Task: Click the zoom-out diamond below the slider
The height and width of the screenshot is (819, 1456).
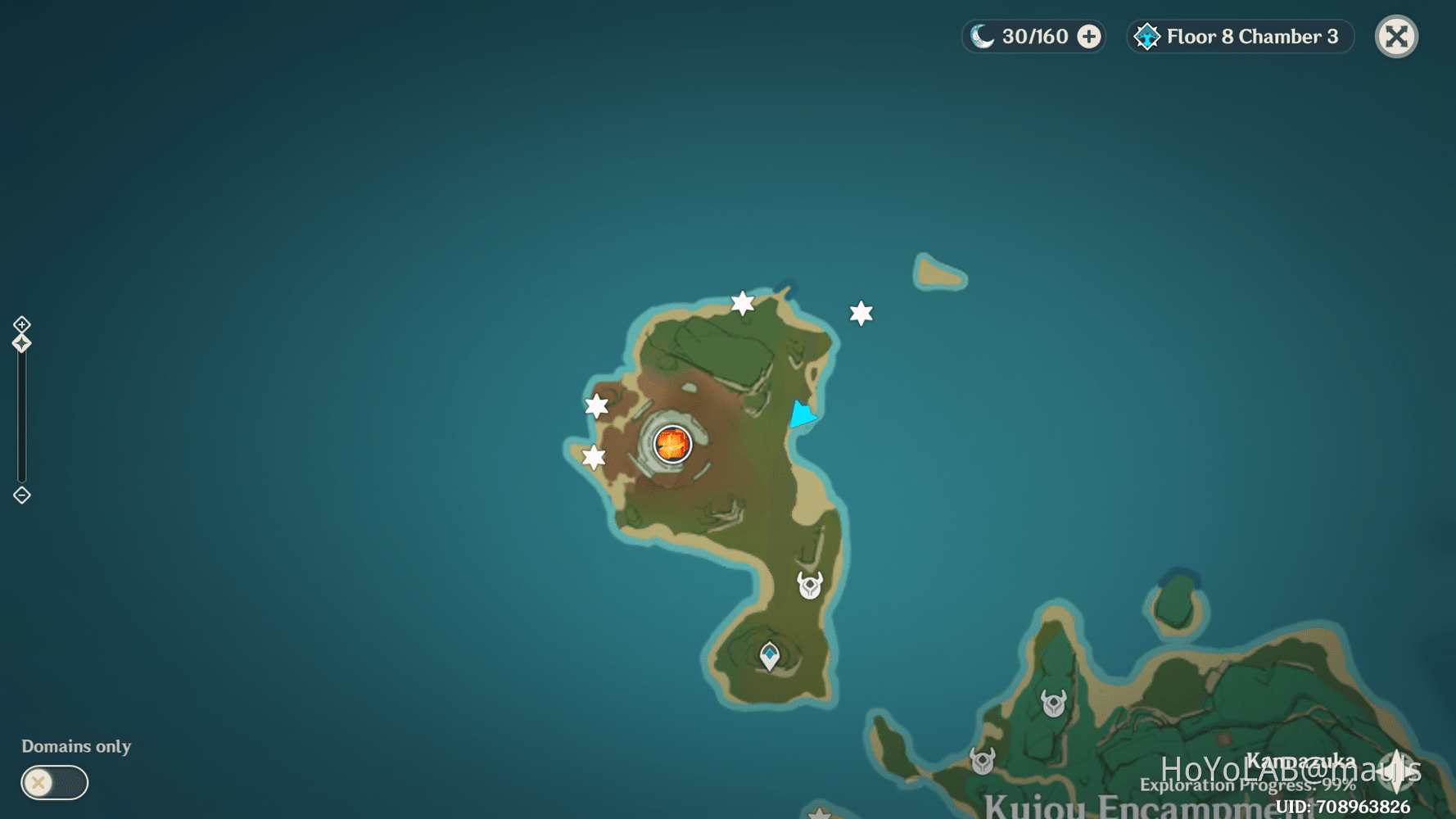Action: coord(21,495)
